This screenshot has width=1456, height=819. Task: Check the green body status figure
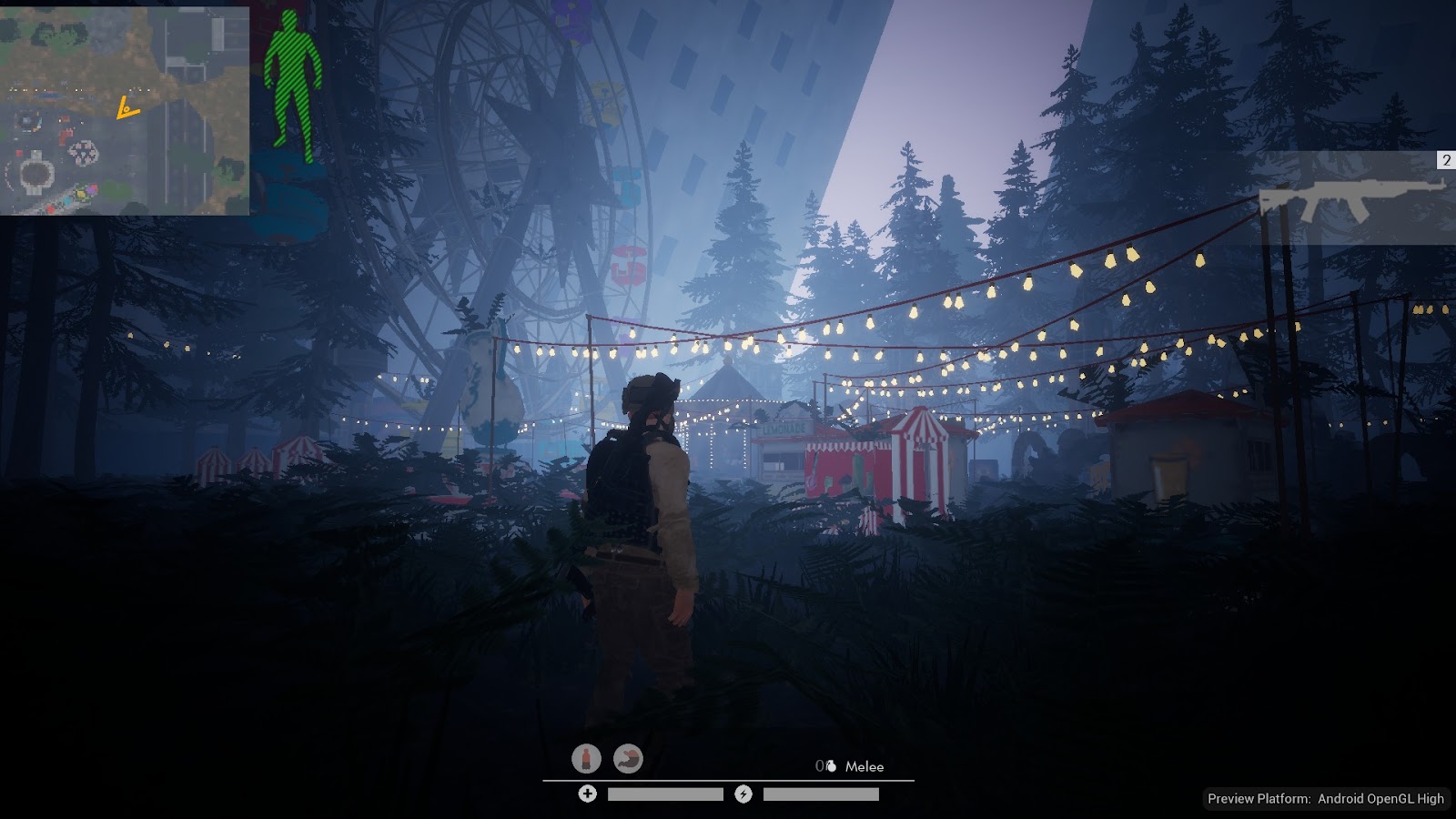click(293, 87)
